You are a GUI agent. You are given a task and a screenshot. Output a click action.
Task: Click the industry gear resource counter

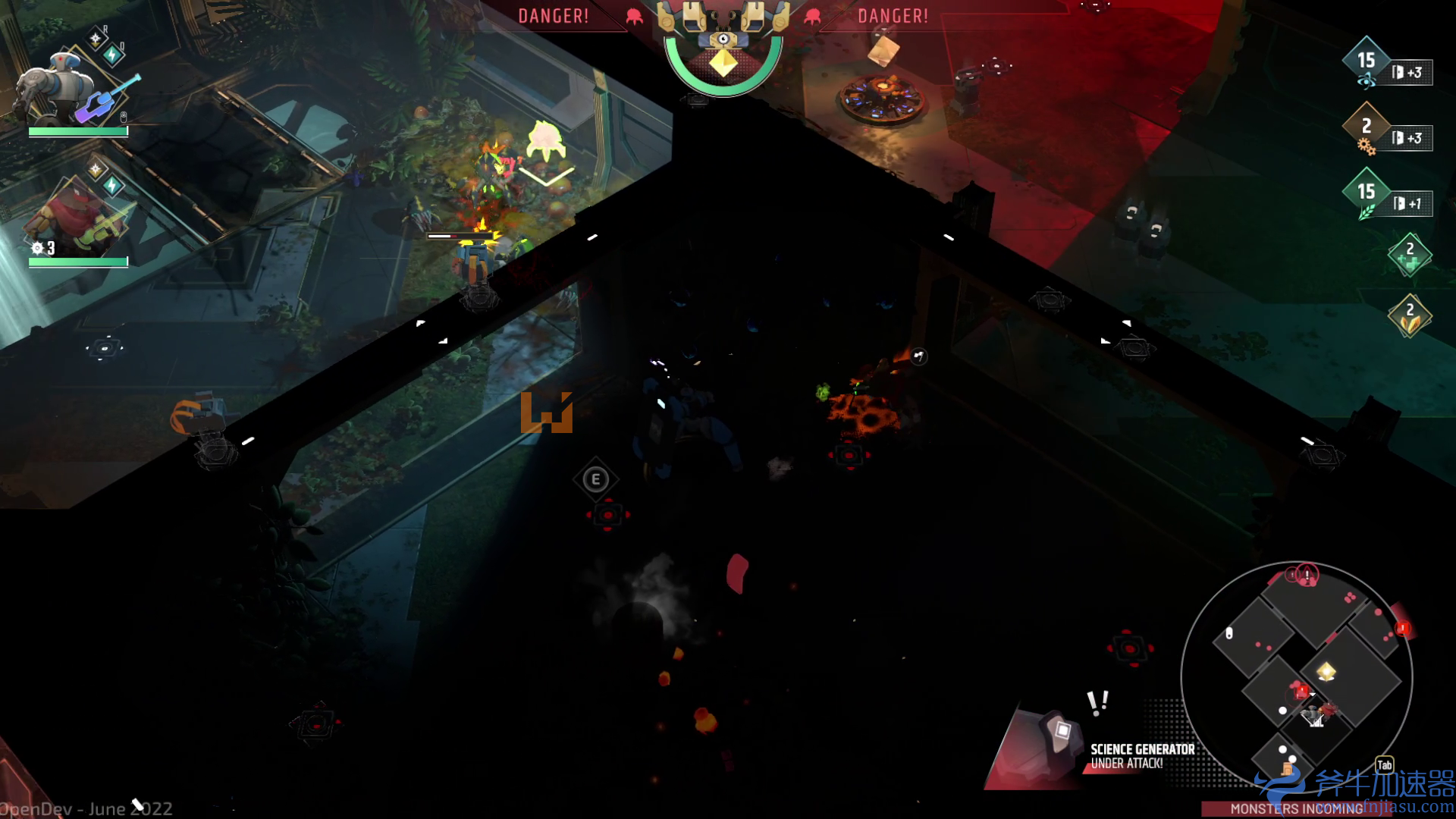pos(1366,127)
